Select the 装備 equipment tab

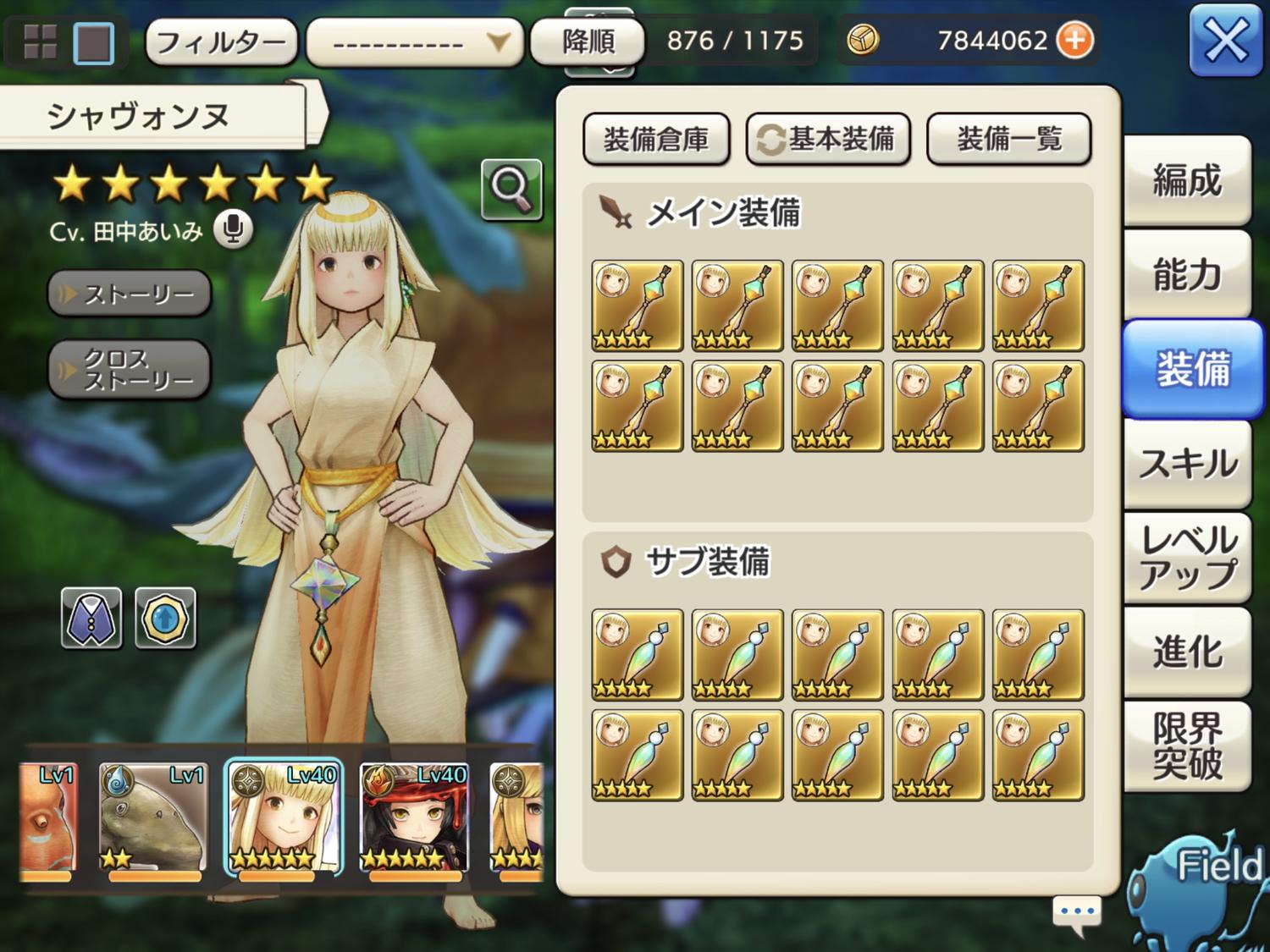click(1192, 369)
